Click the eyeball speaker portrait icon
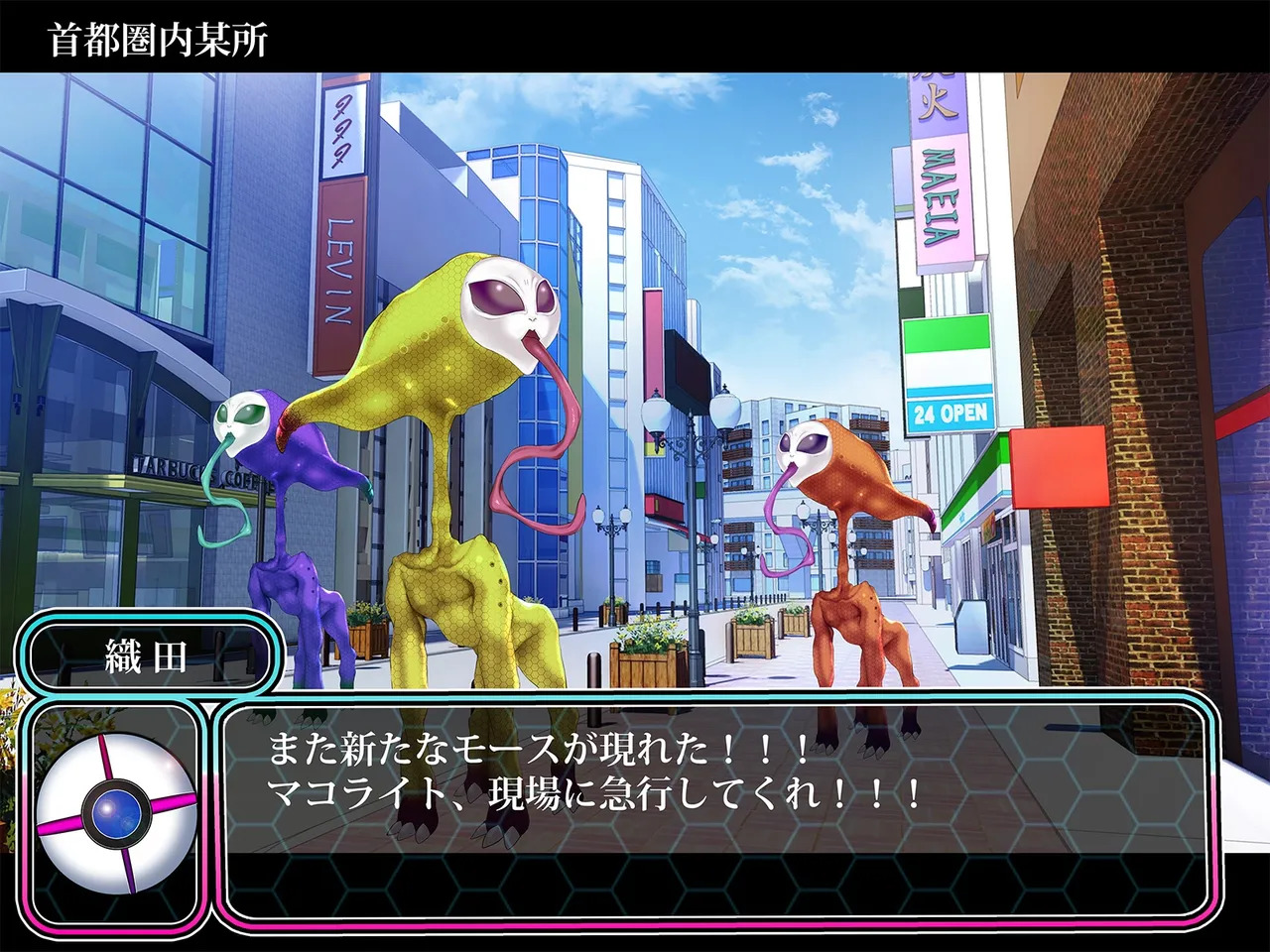Image resolution: width=1270 pixels, height=952 pixels. click(117, 810)
